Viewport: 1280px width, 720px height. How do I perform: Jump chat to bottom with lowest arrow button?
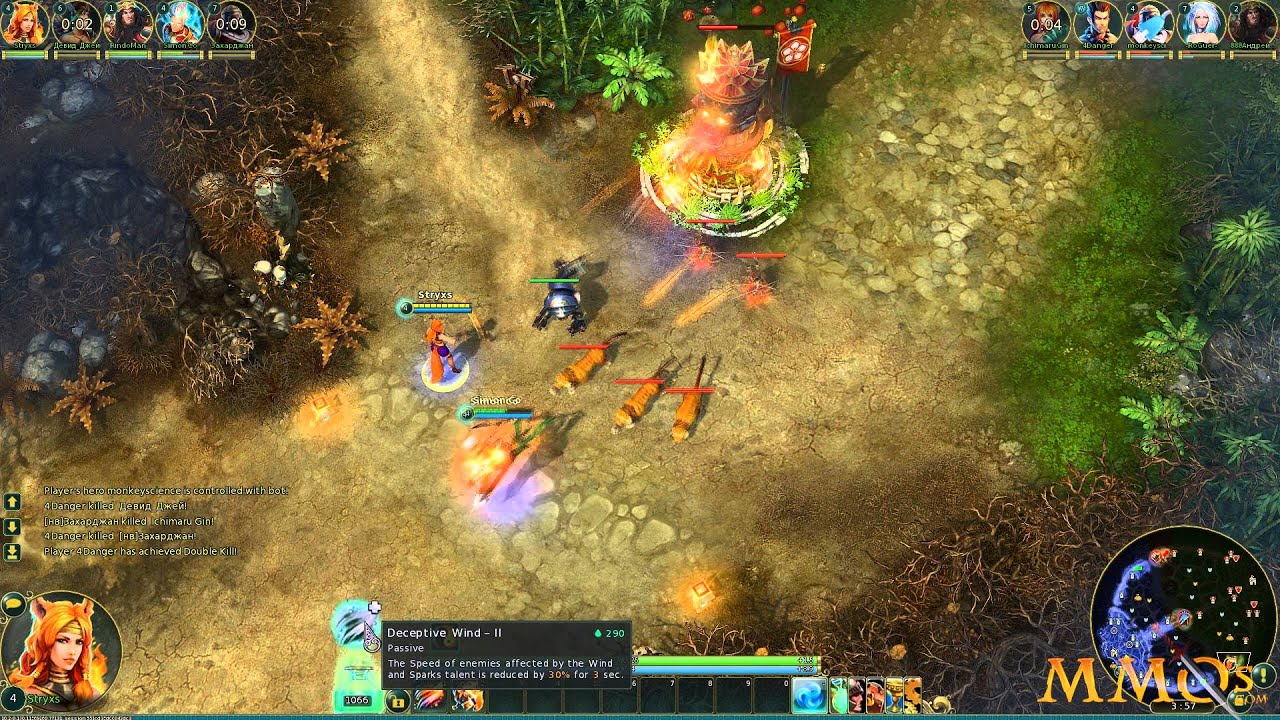click(12, 552)
